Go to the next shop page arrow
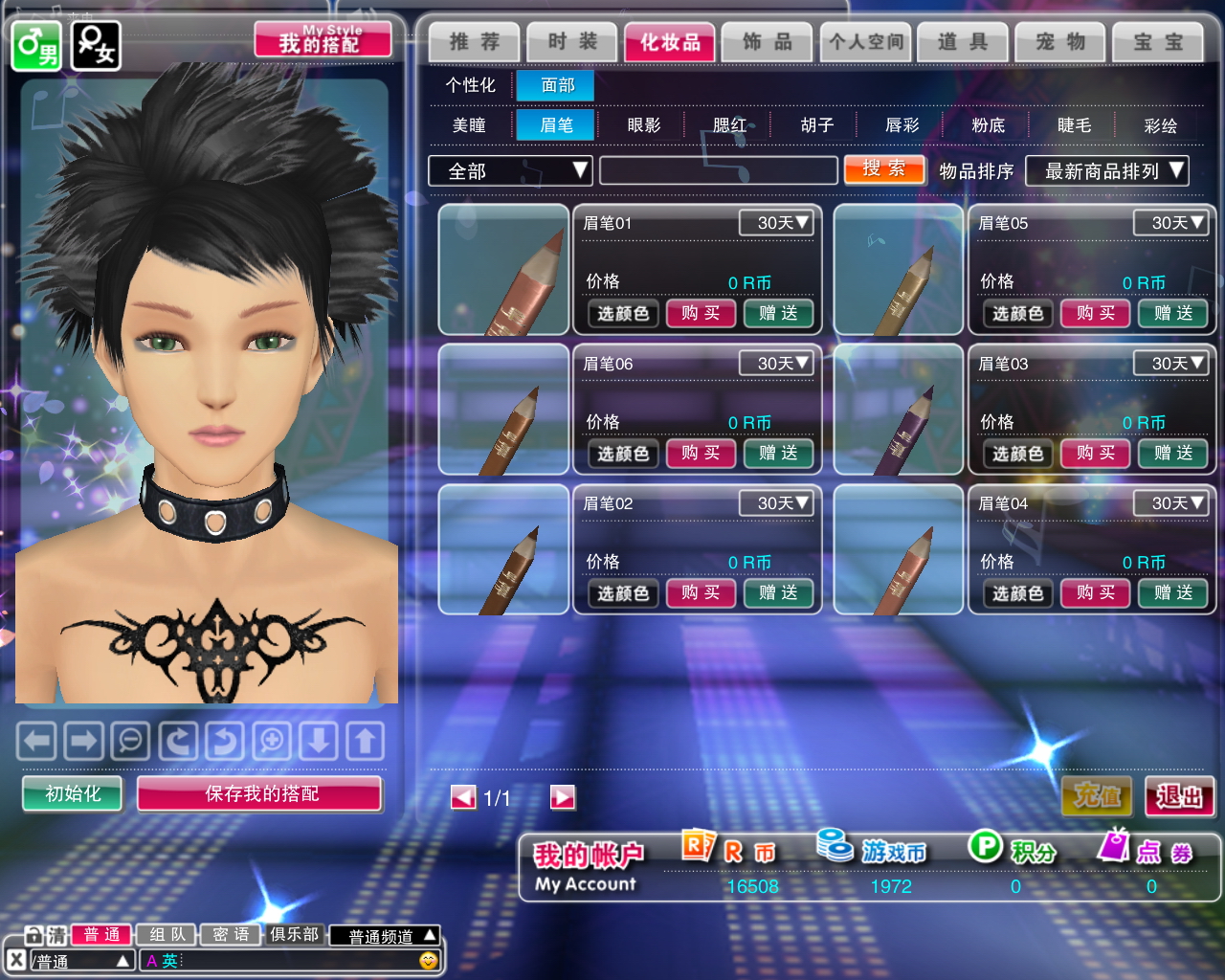 tap(563, 797)
